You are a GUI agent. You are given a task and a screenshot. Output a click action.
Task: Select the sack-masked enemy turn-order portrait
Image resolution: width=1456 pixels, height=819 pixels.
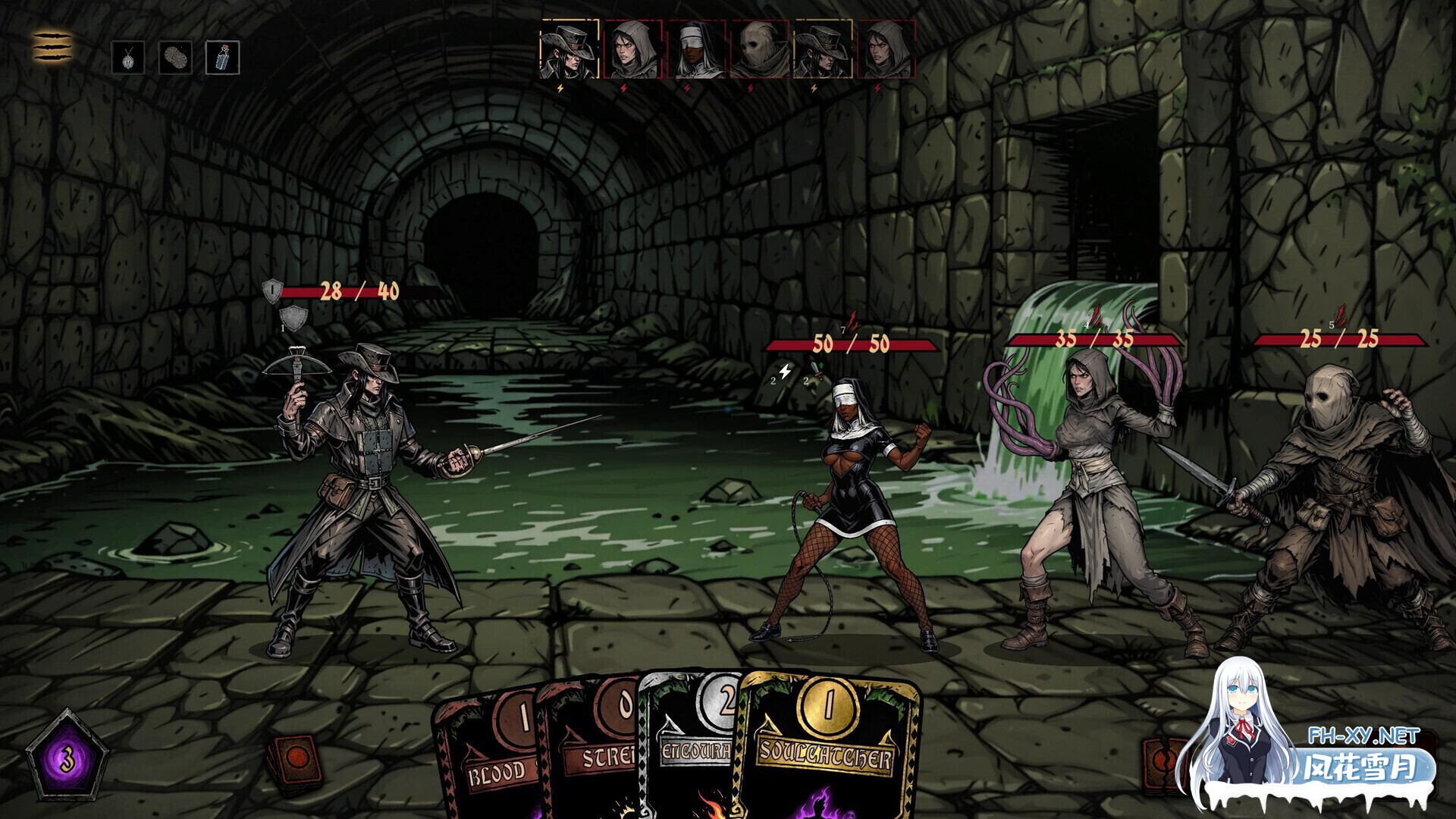tap(759, 50)
